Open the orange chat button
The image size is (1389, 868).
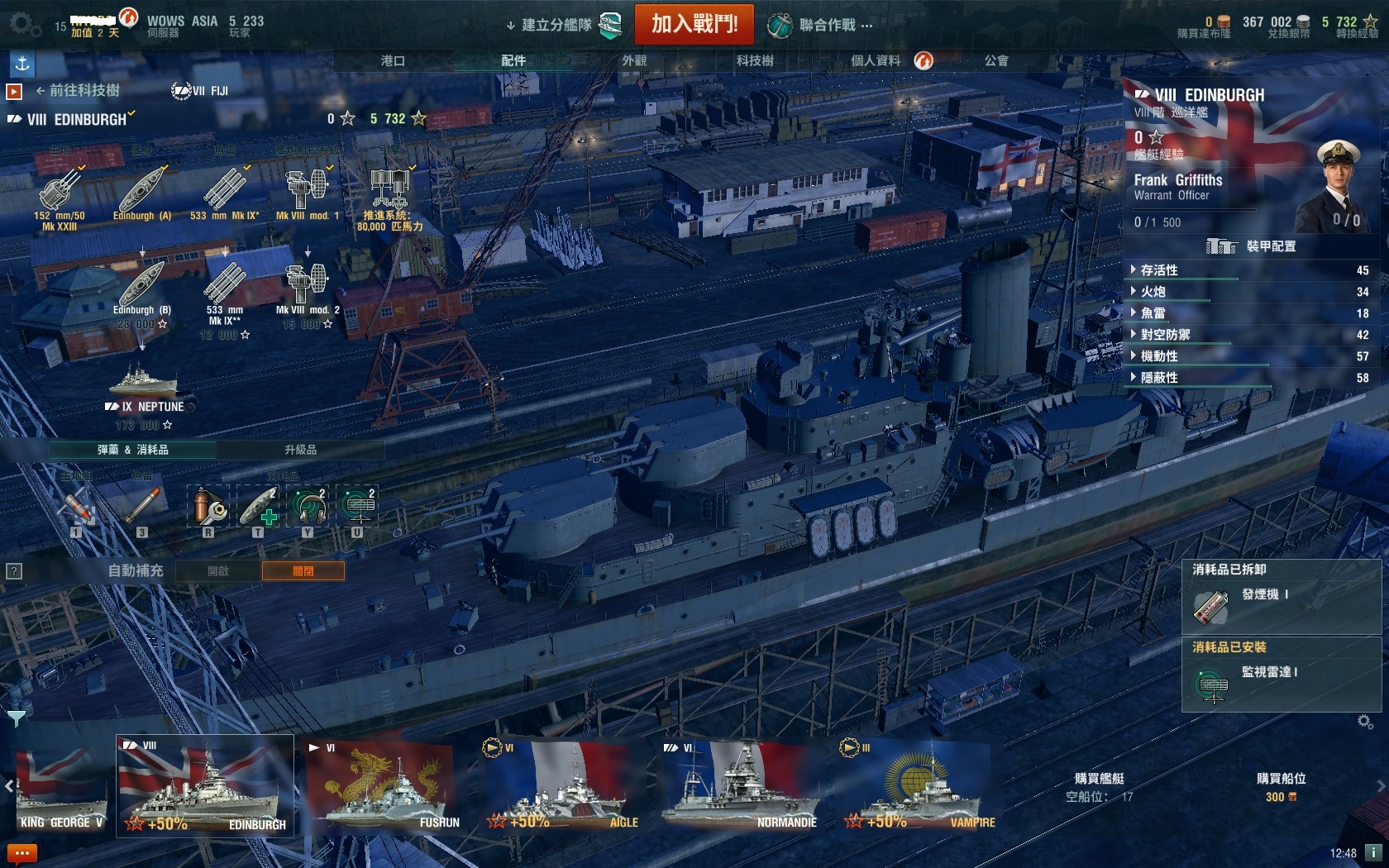21,853
